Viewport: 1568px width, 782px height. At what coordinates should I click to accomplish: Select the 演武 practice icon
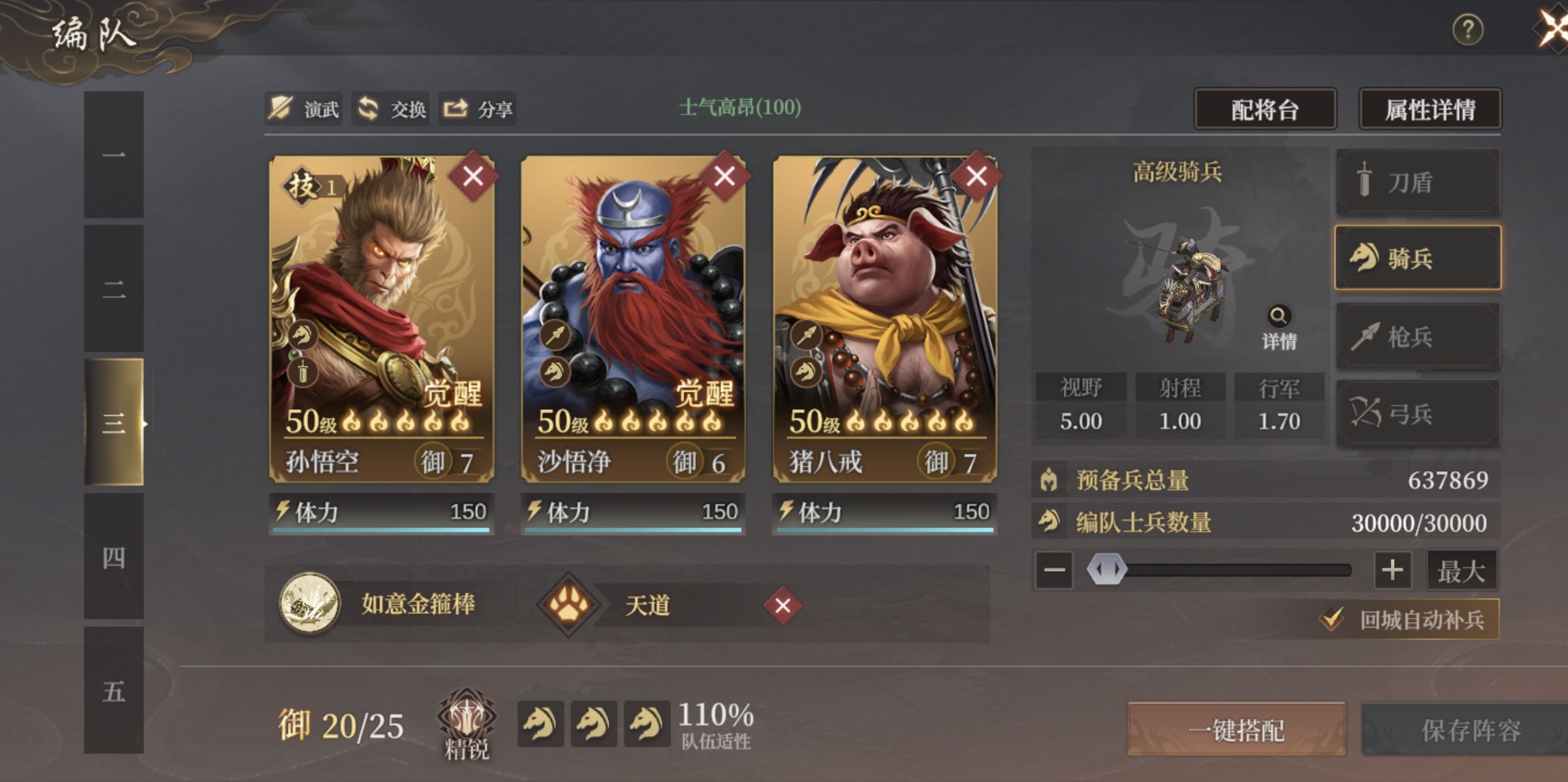pyautogui.click(x=282, y=109)
